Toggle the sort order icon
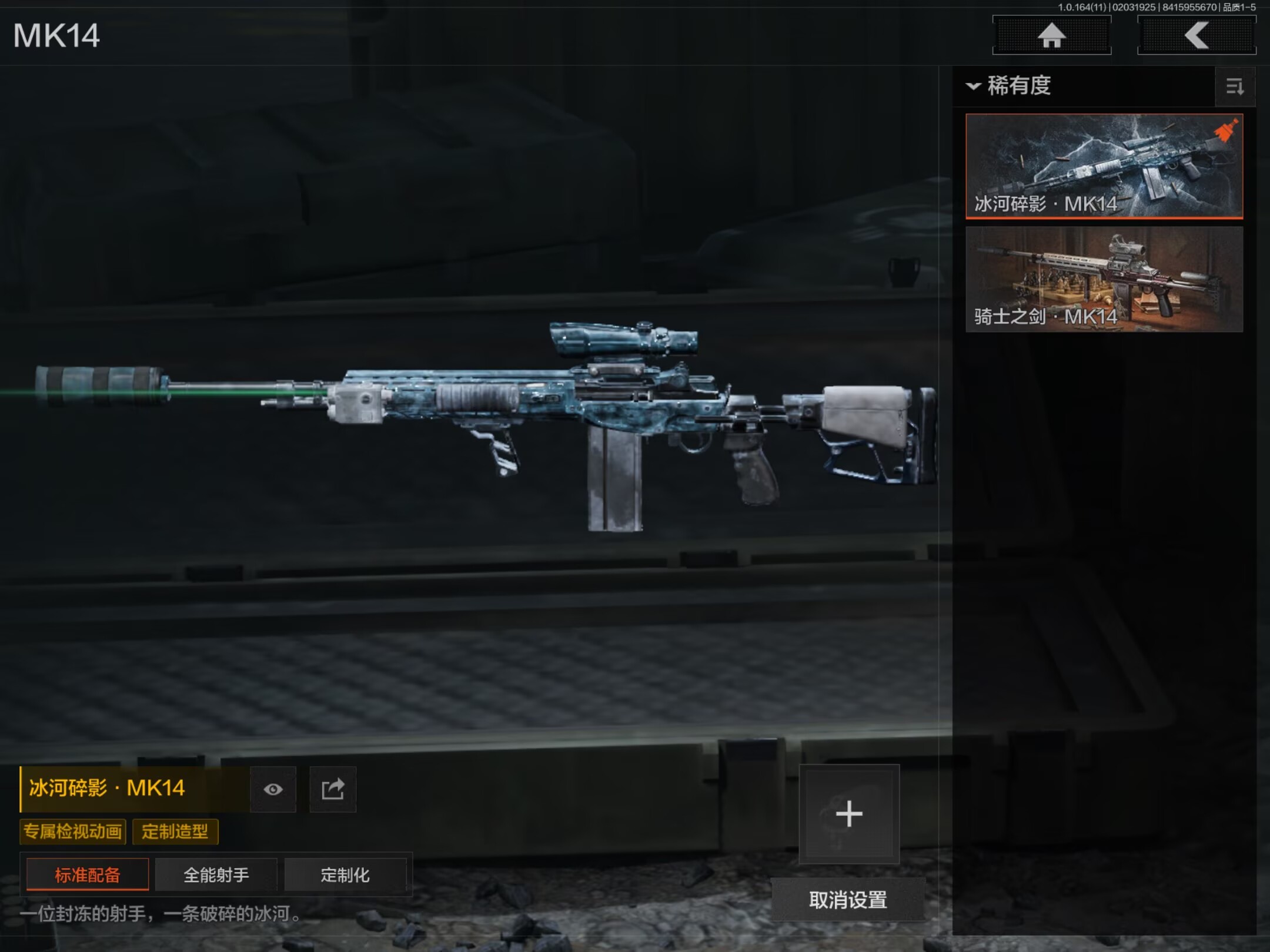 [x=1235, y=87]
